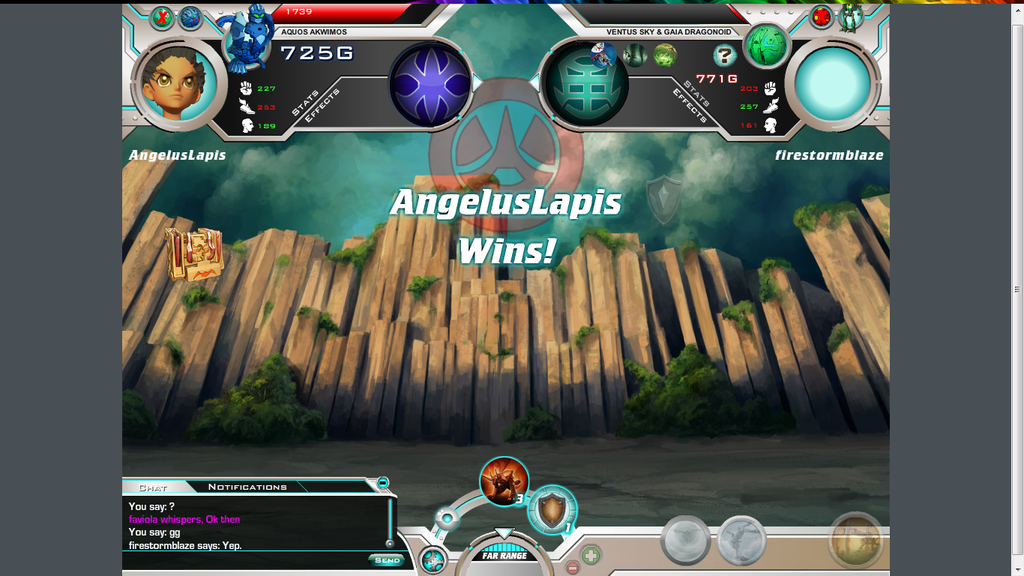Click the red minus button
Viewport: 1024px width, 576px height.
[x=572, y=568]
